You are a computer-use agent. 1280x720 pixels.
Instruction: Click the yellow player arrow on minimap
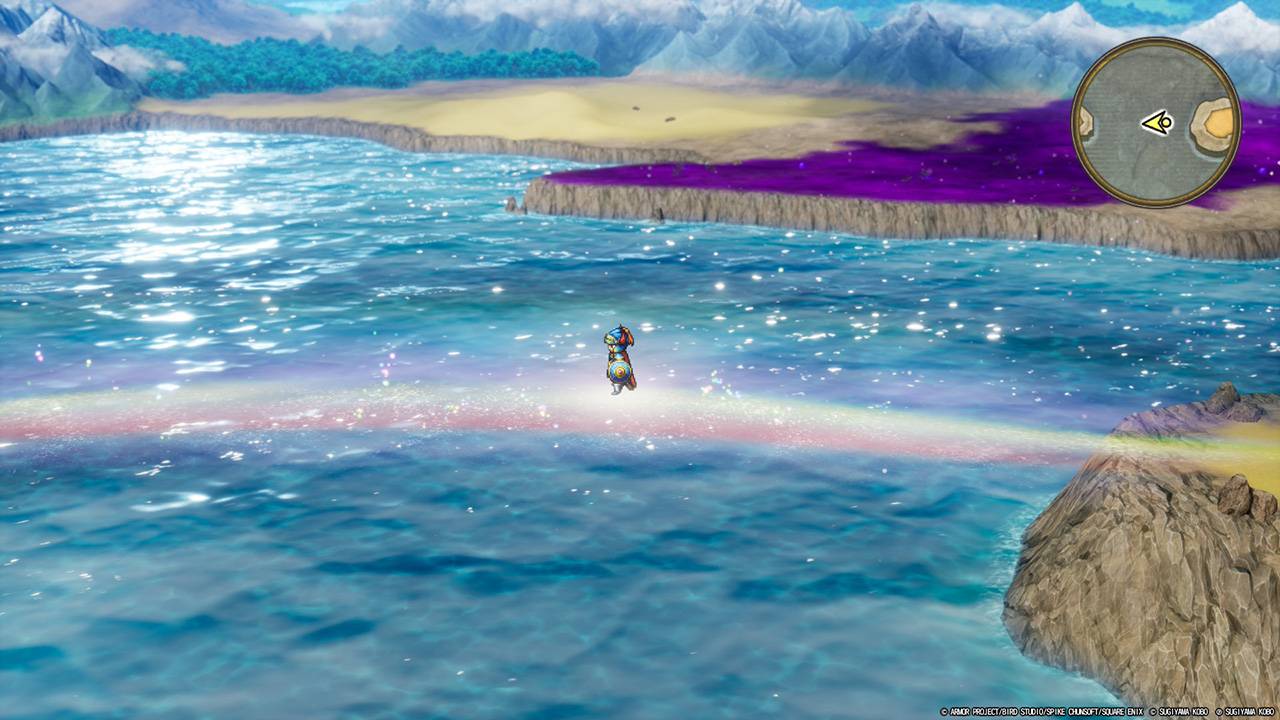pos(1158,123)
